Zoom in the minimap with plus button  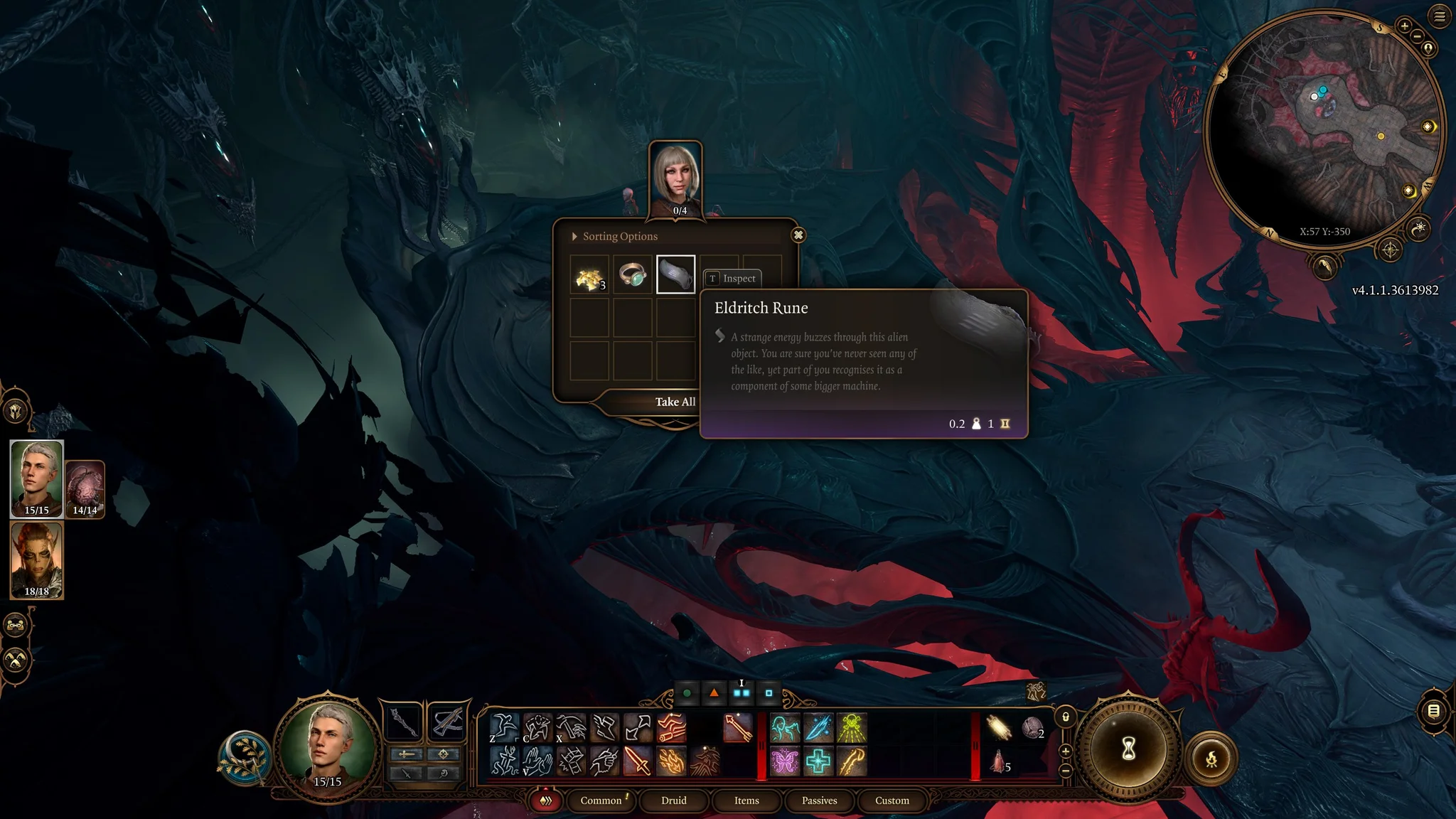tap(1404, 26)
